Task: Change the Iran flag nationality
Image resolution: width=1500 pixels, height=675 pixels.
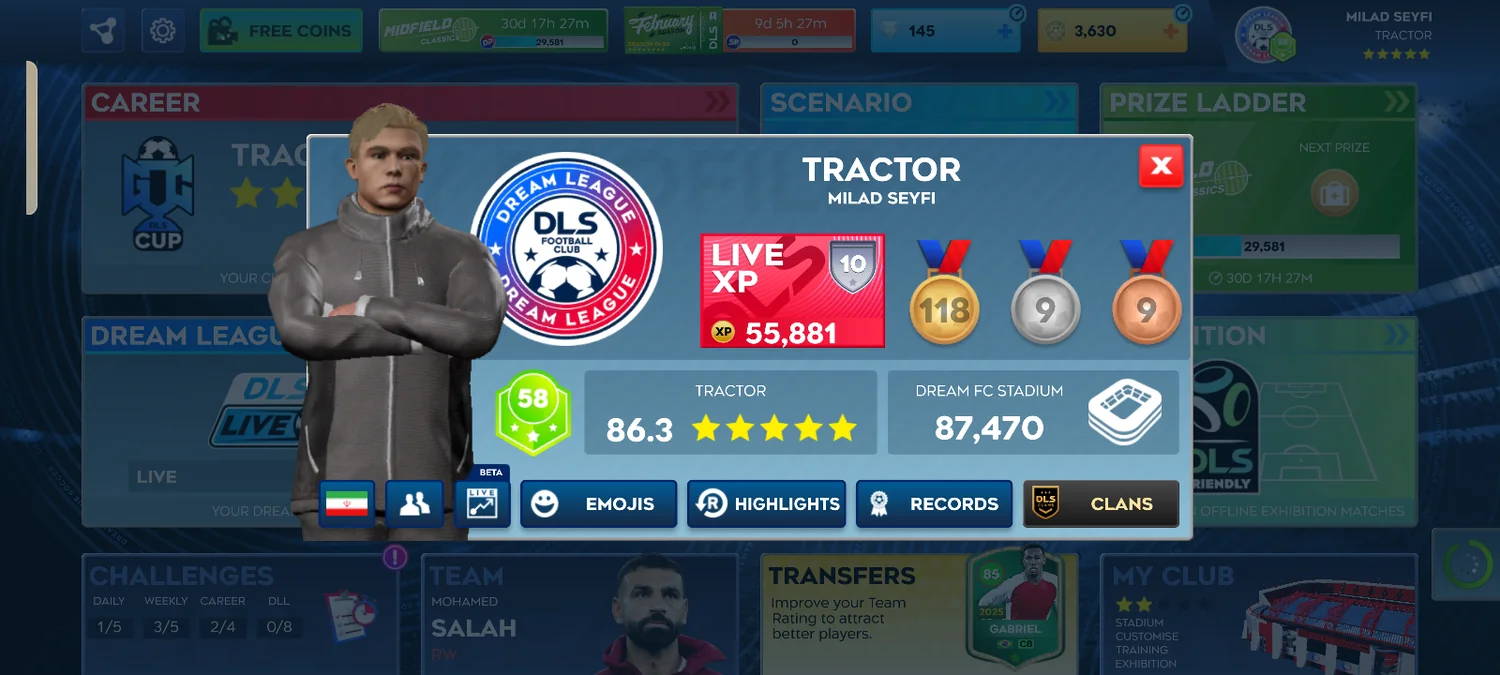Action: tap(347, 504)
